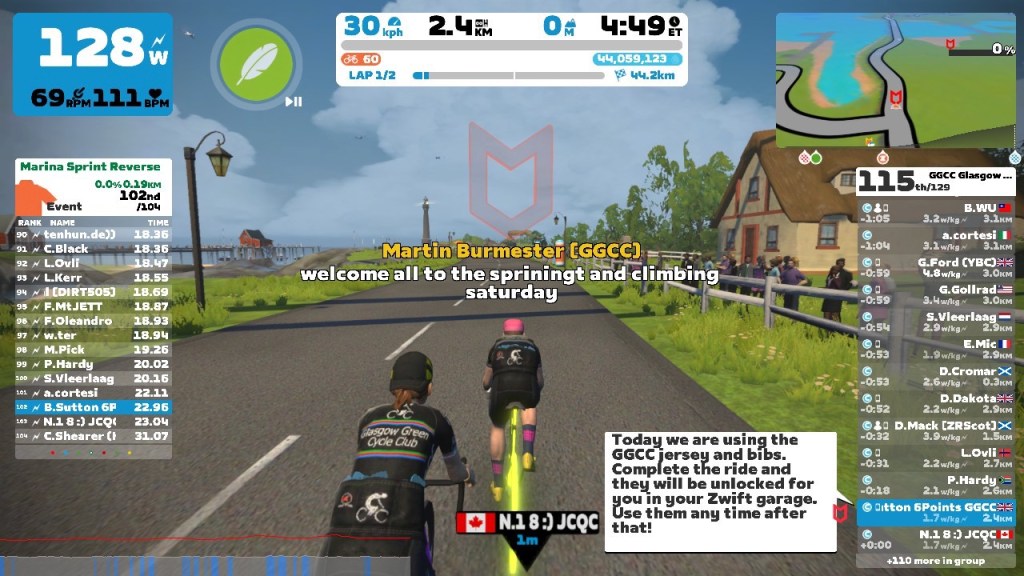Show the +110 more in group riders

[x=937, y=561]
